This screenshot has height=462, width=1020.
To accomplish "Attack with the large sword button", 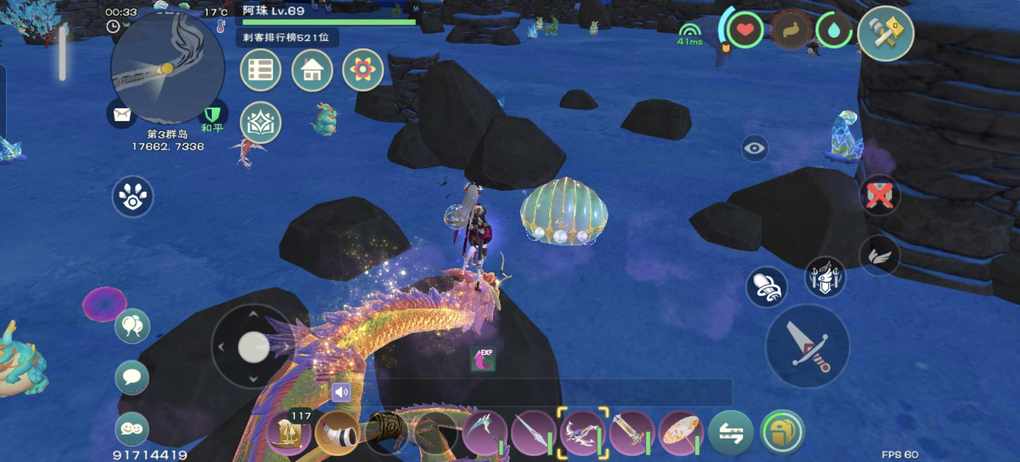I will click(x=807, y=346).
